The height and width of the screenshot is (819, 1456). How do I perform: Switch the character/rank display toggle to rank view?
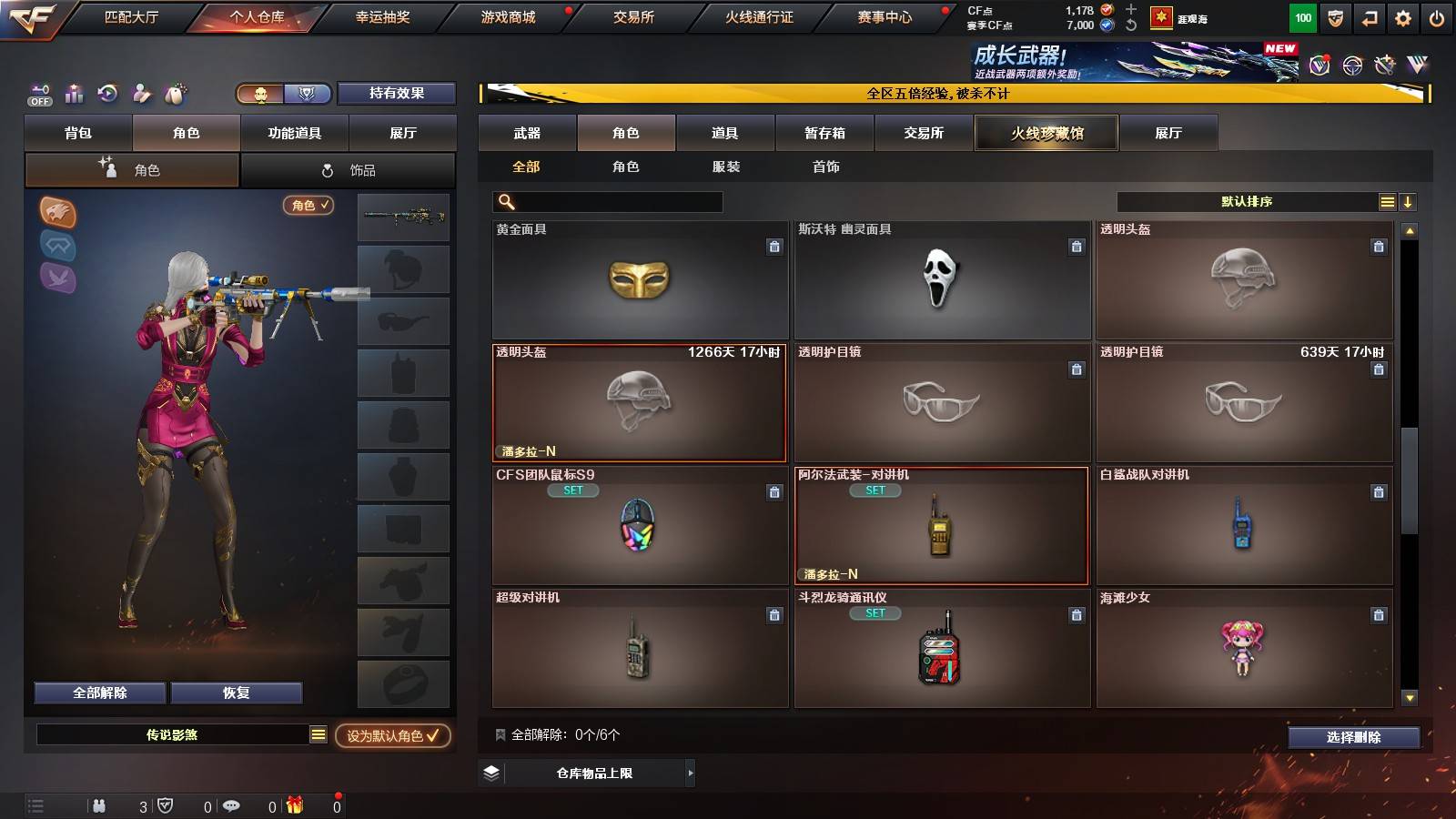pos(308,93)
